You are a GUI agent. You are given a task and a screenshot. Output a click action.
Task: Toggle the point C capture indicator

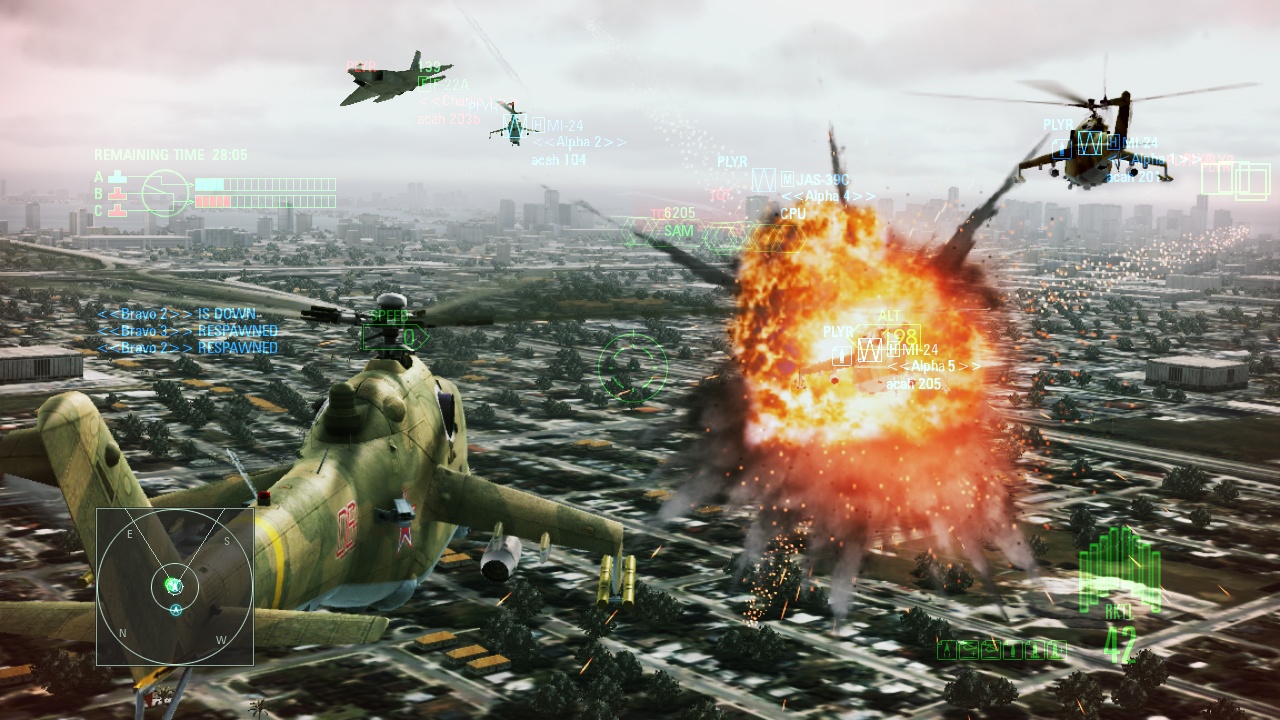coord(120,210)
